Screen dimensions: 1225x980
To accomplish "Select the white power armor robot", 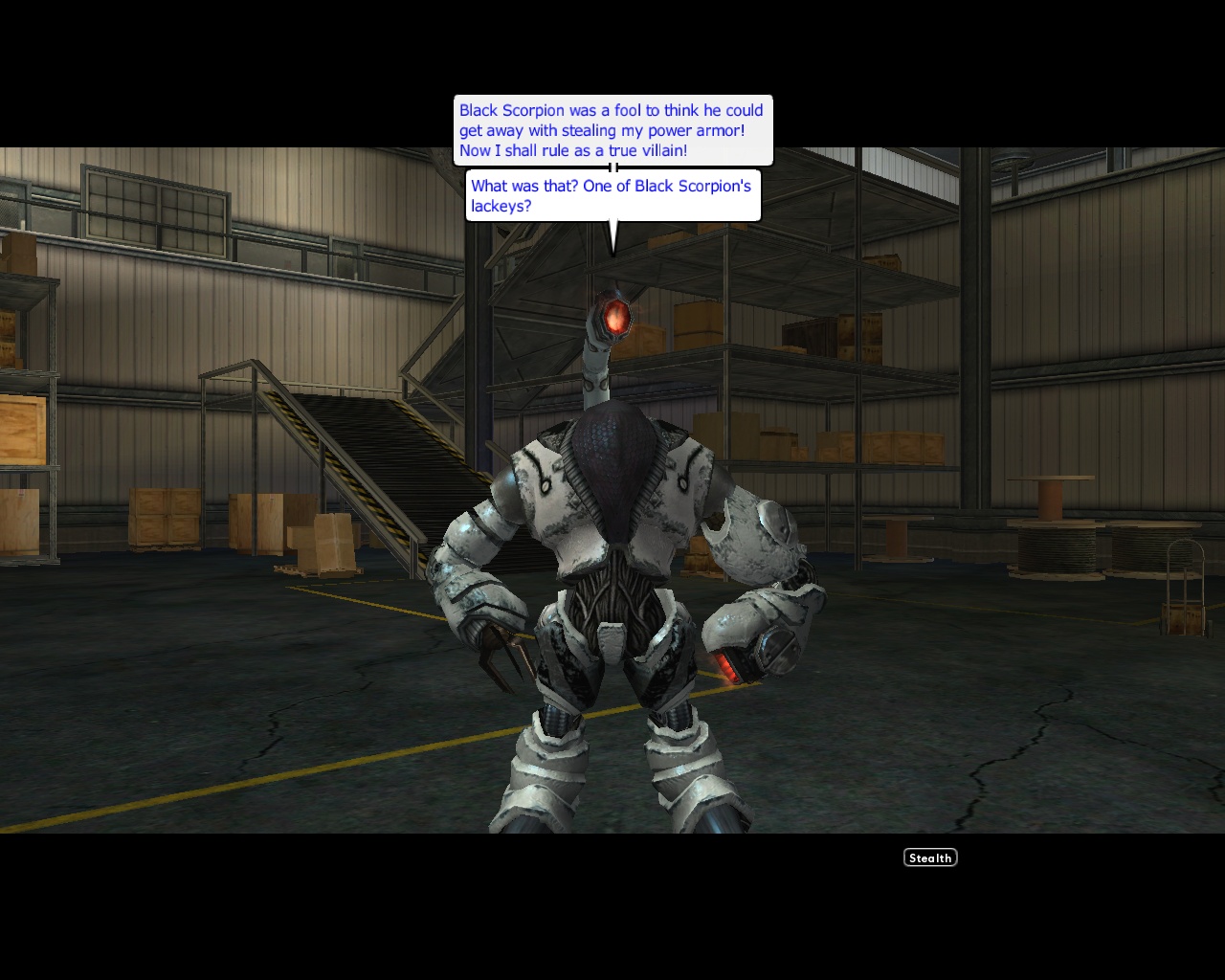I will pos(622,574).
